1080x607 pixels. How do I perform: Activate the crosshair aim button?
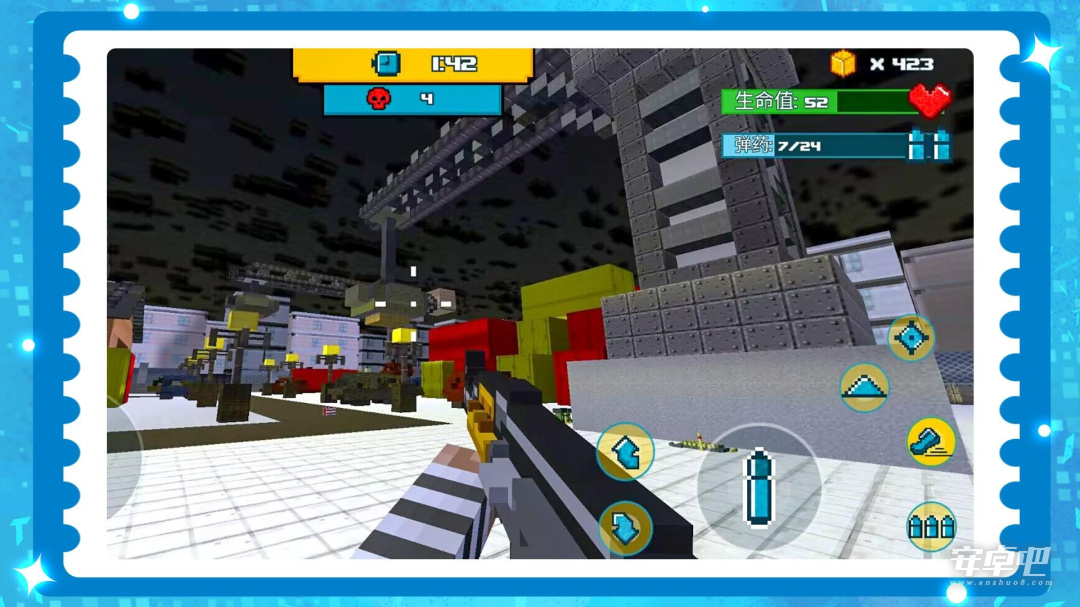point(911,338)
